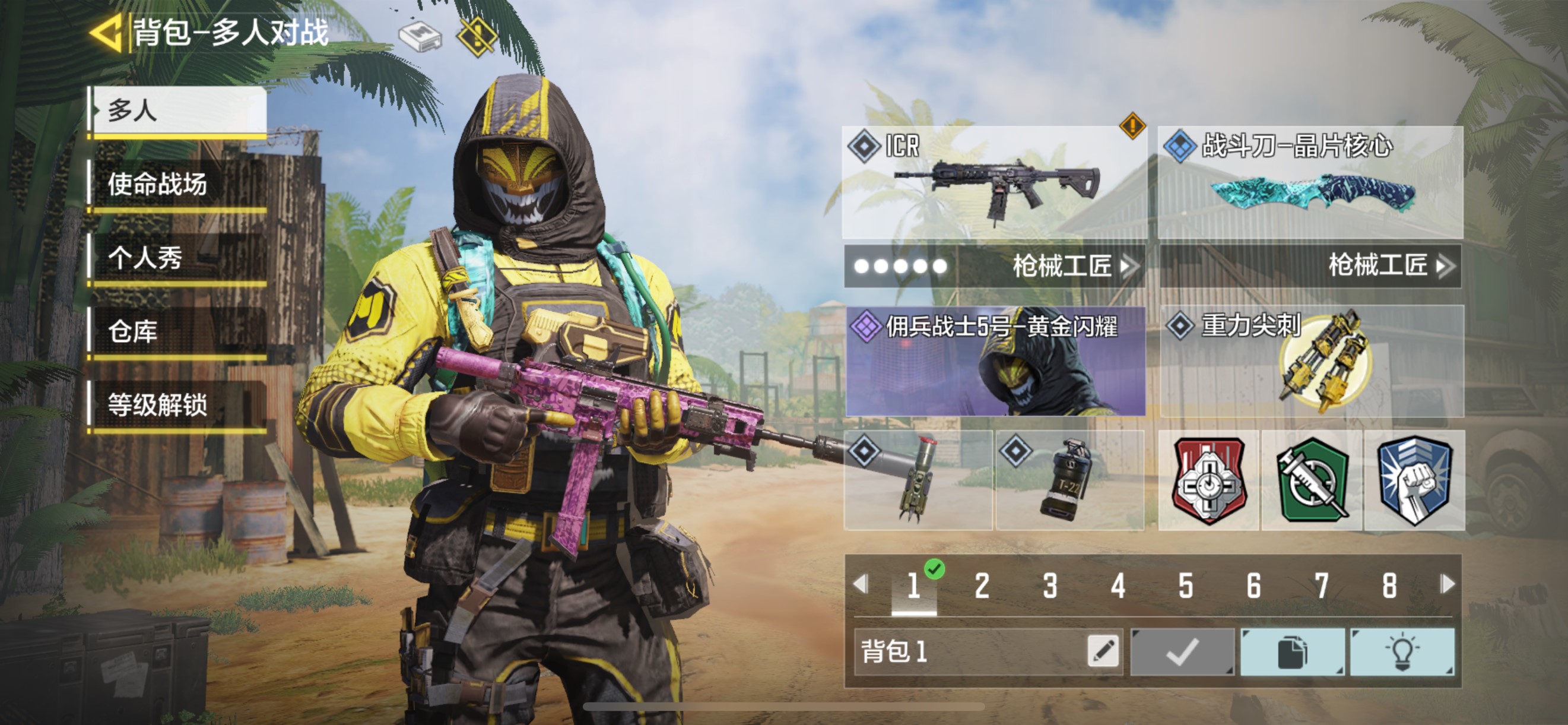The image size is (1568, 725).
Task: Select the green syringe perk badge
Action: coord(1312,481)
